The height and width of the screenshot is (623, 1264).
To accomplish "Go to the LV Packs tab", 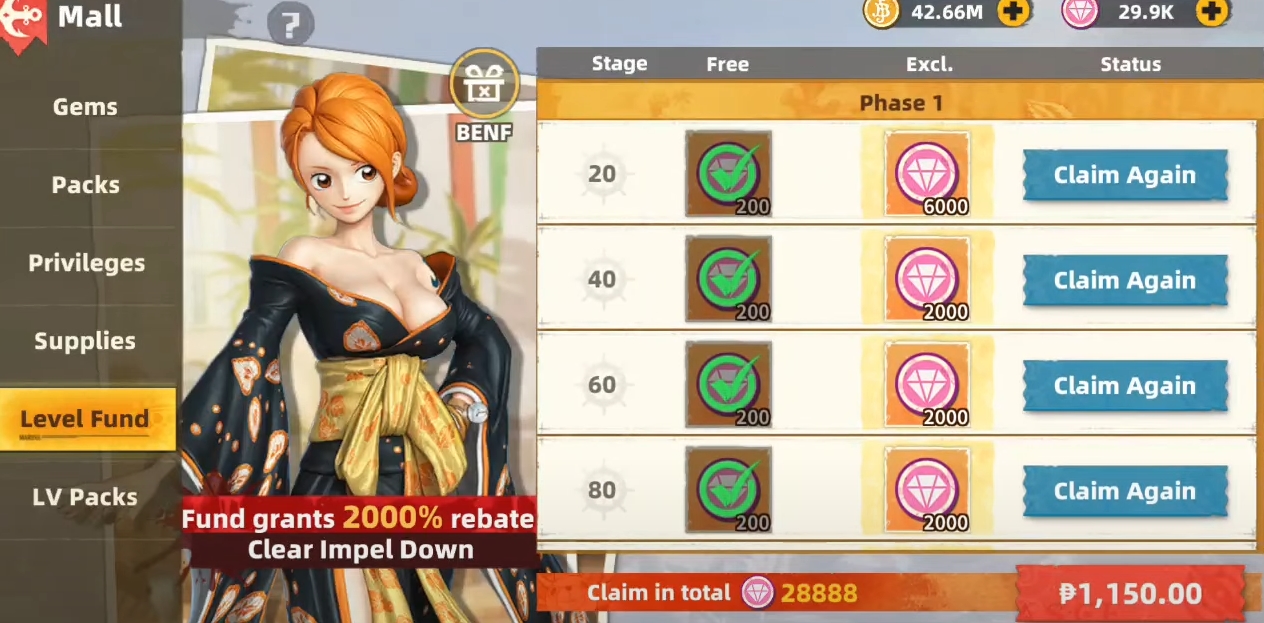I will coord(85,497).
